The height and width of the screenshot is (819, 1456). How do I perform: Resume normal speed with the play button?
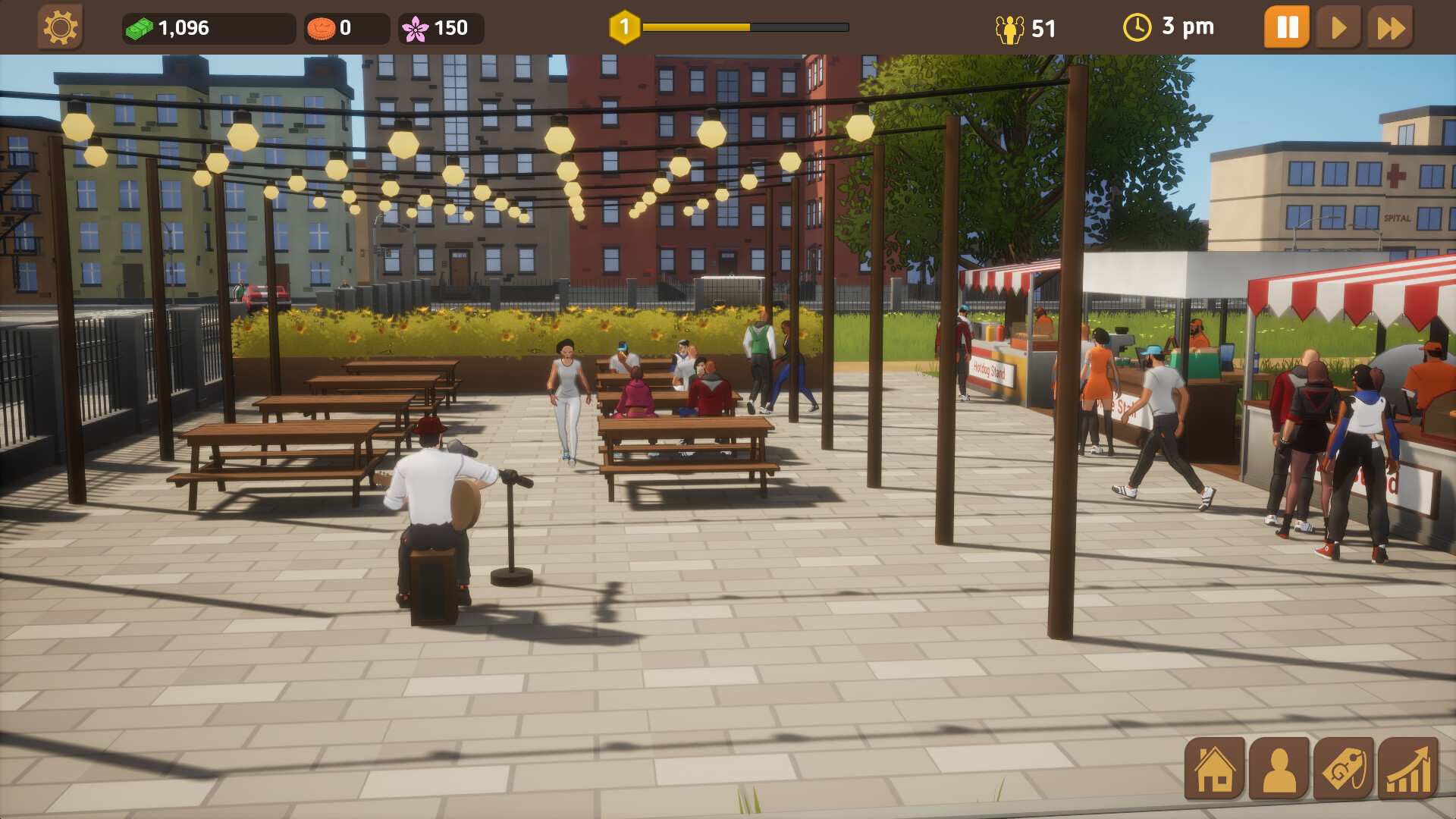1338,27
